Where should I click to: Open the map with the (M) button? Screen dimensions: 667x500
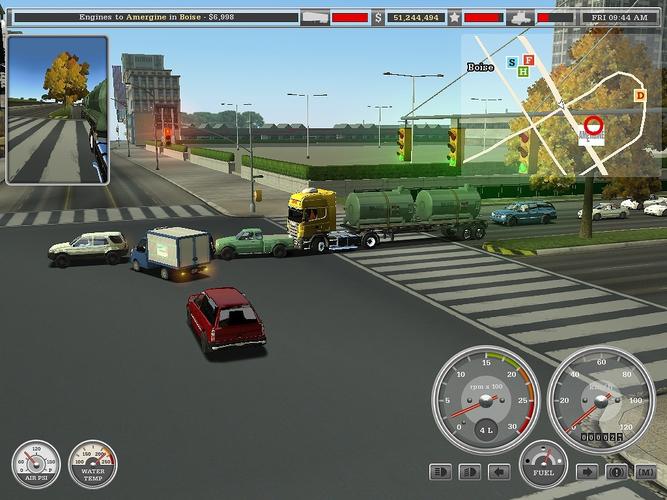[645, 472]
